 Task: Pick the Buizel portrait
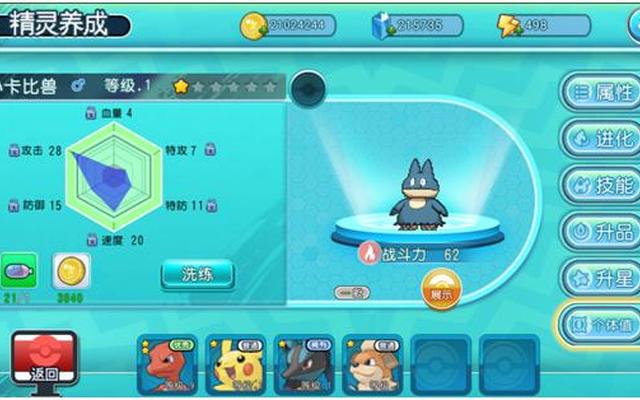pyautogui.click(x=372, y=365)
